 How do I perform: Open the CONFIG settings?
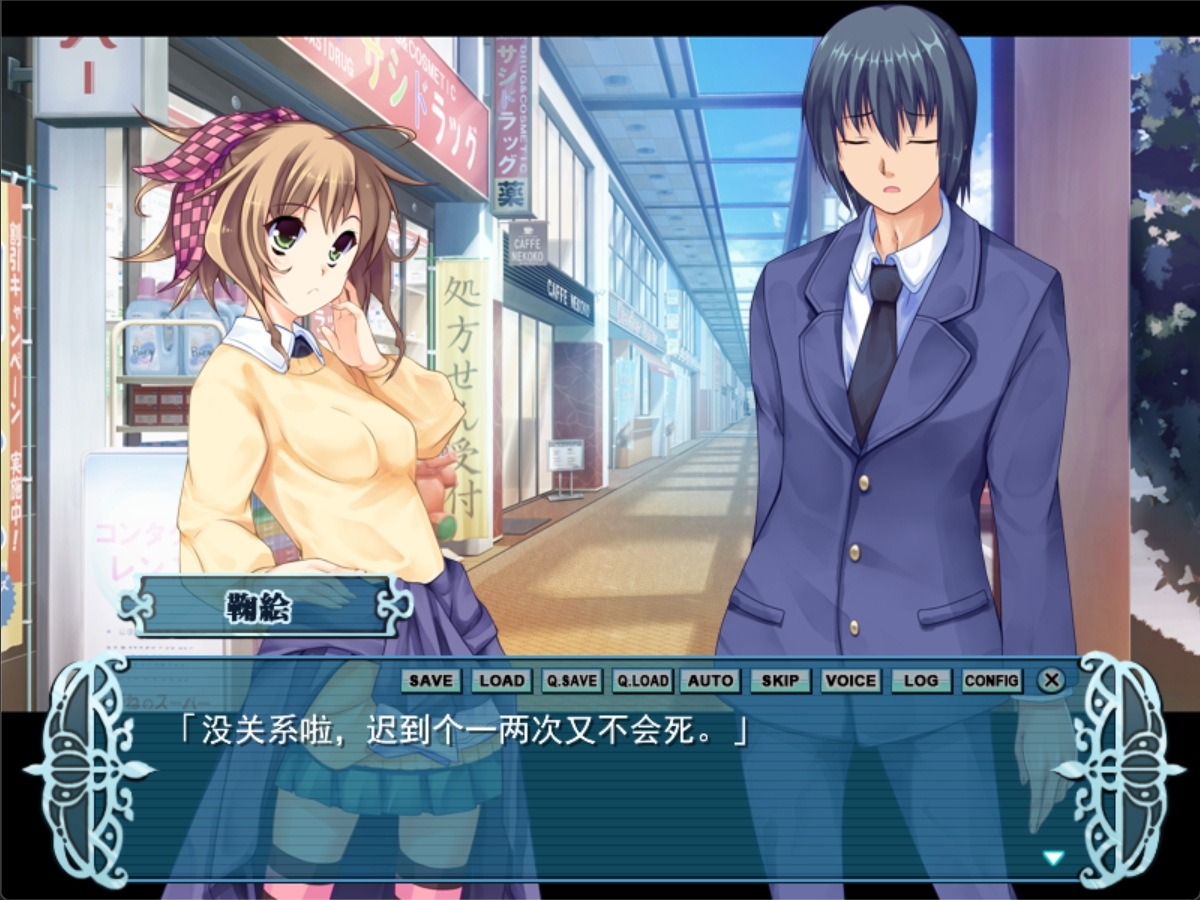coord(992,681)
